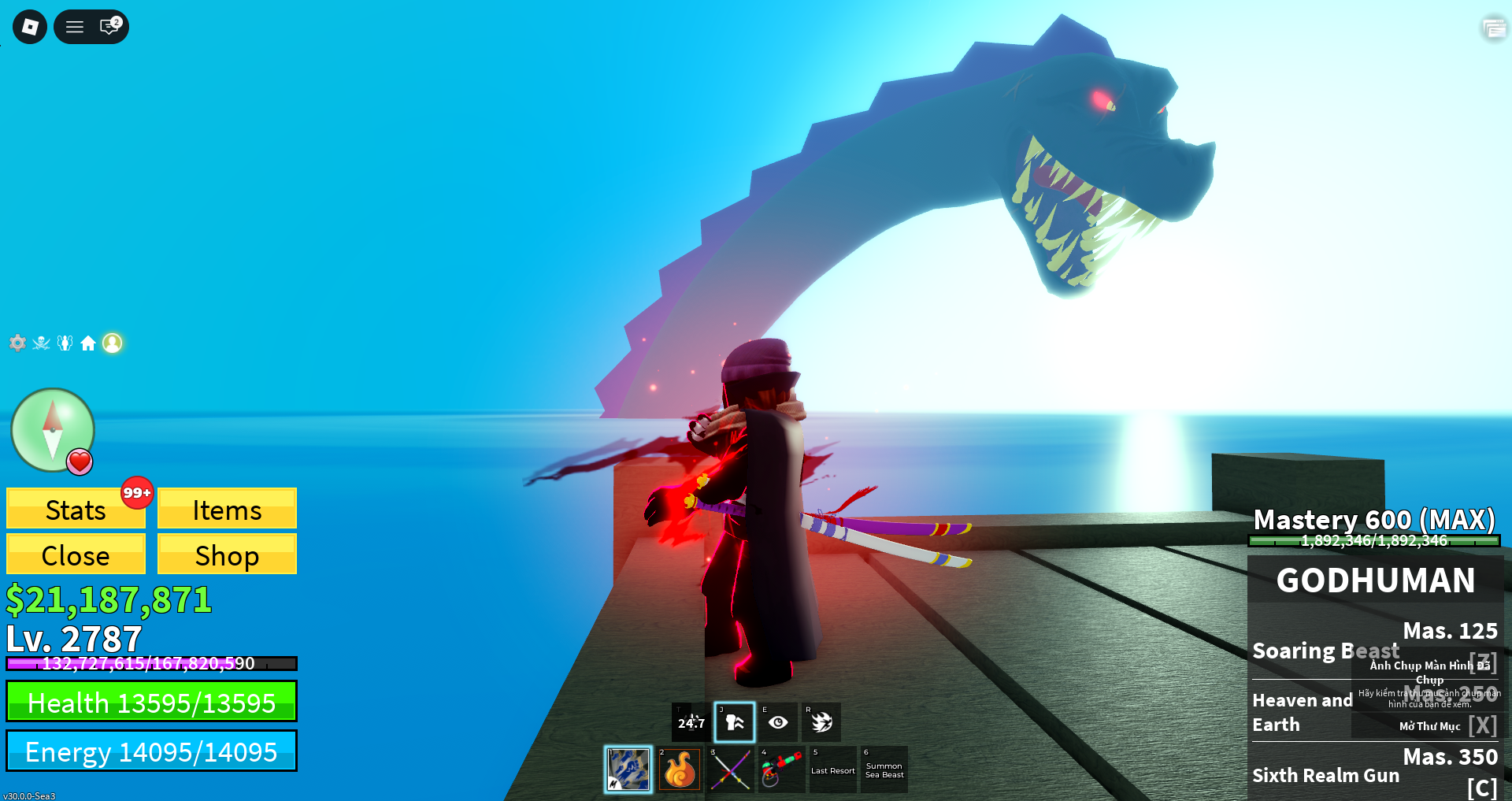Activate the eye observation ability
This screenshot has height=801, width=1512.
pyautogui.click(x=778, y=721)
